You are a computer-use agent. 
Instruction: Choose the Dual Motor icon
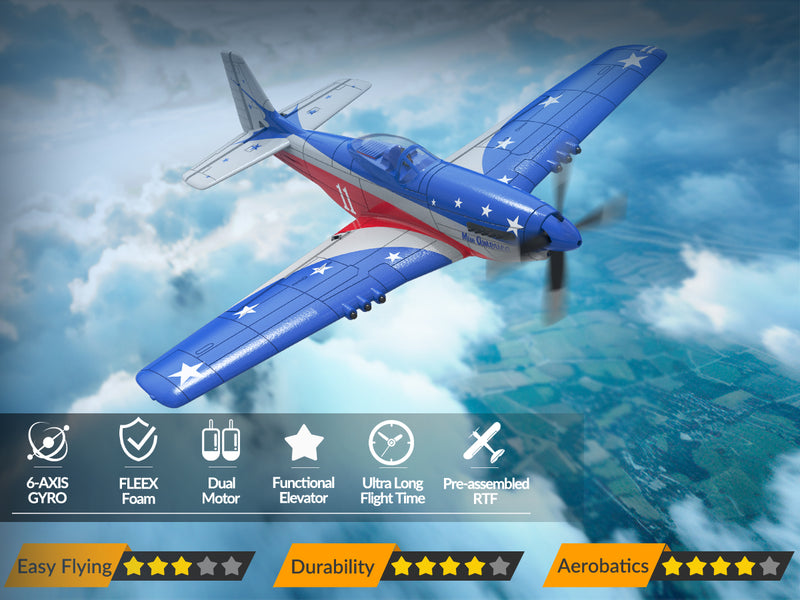pos(220,441)
